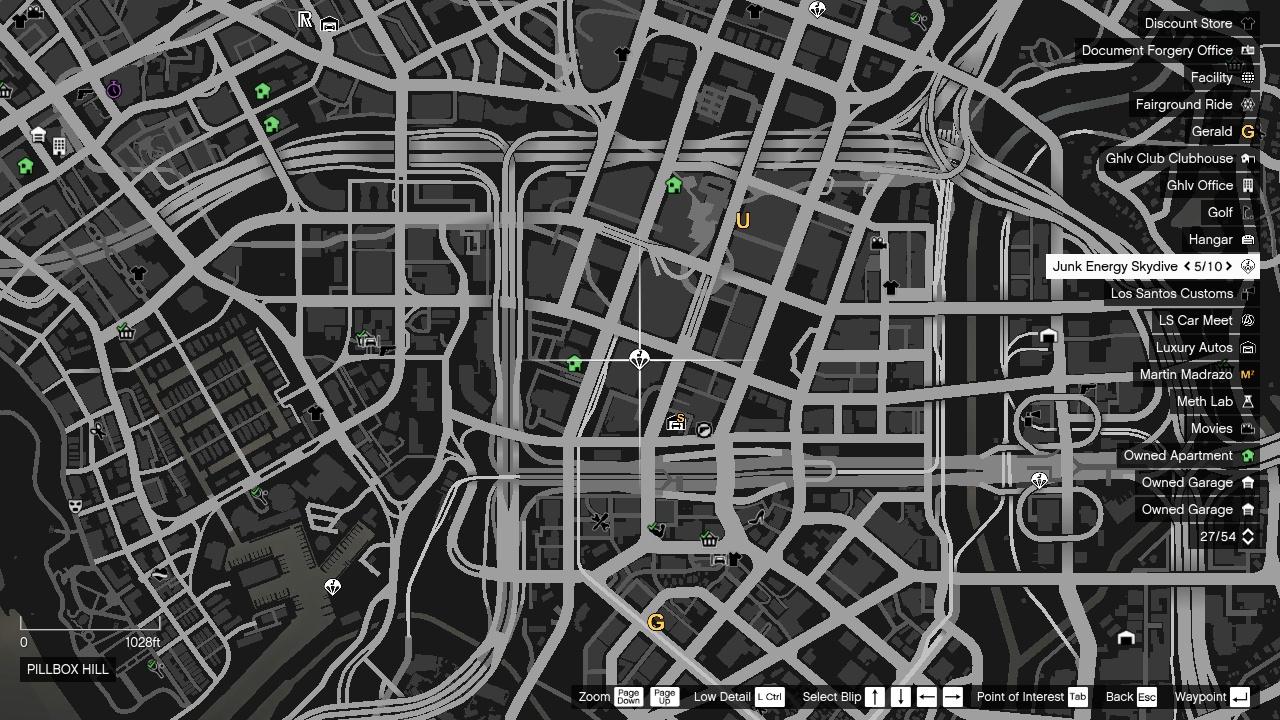Click the Luxury Autos briefcase icon

pos(1246,347)
